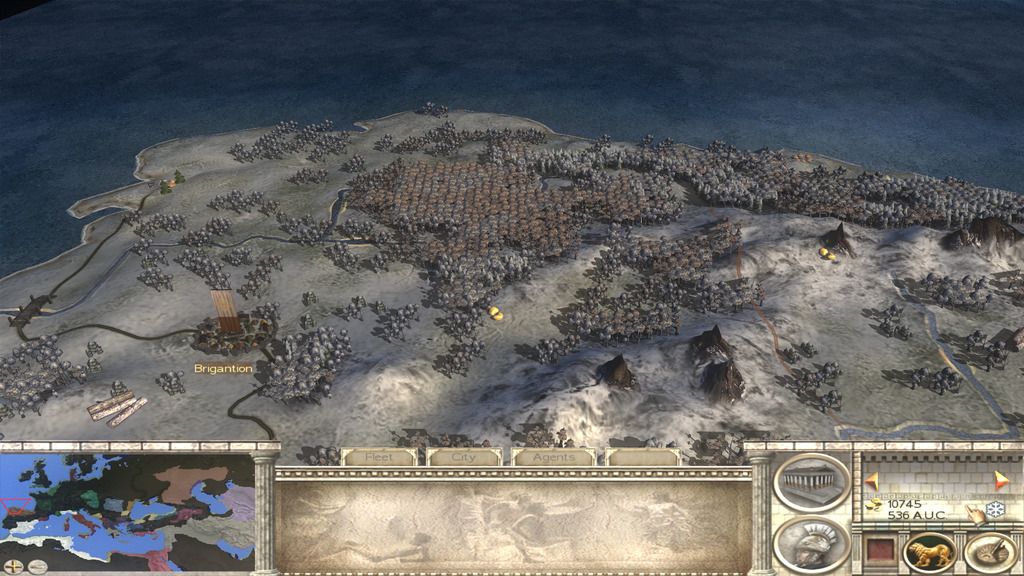This screenshot has height=576, width=1024.
Task: Select the previous item with left arrow
Action: pos(871,481)
